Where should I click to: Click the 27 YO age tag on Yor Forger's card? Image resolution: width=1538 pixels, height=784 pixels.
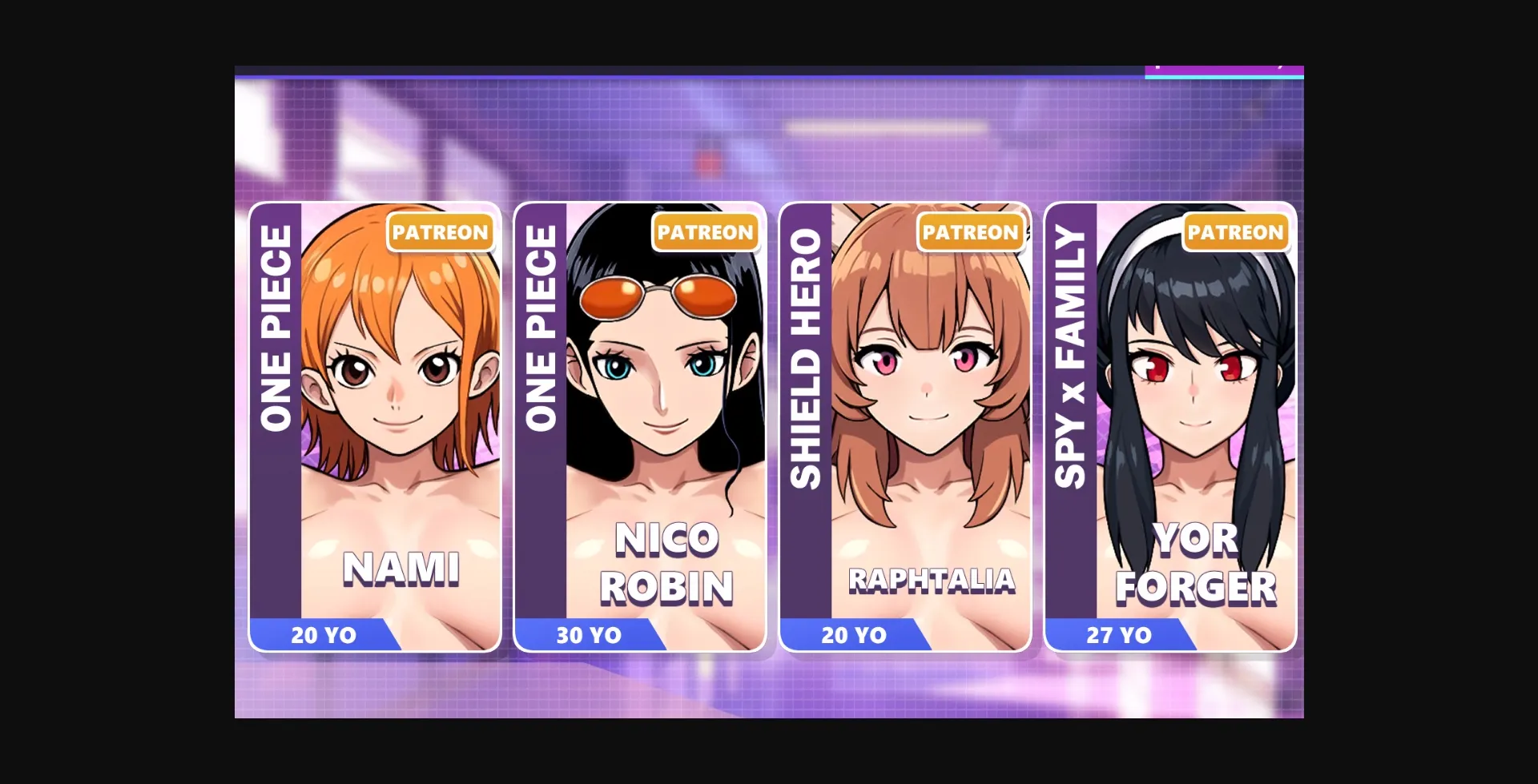[x=1119, y=635]
